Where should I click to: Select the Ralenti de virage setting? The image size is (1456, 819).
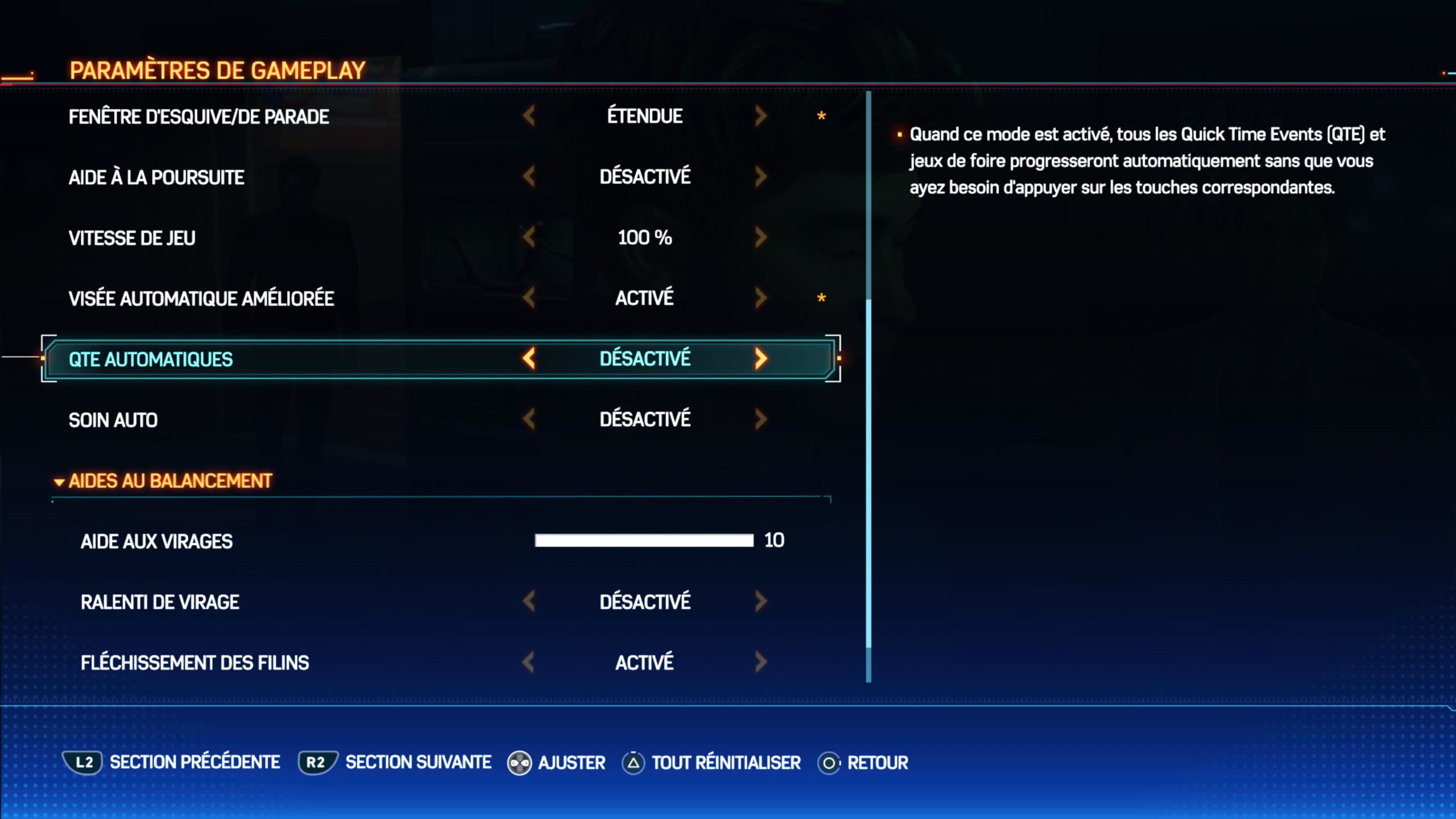point(160,602)
